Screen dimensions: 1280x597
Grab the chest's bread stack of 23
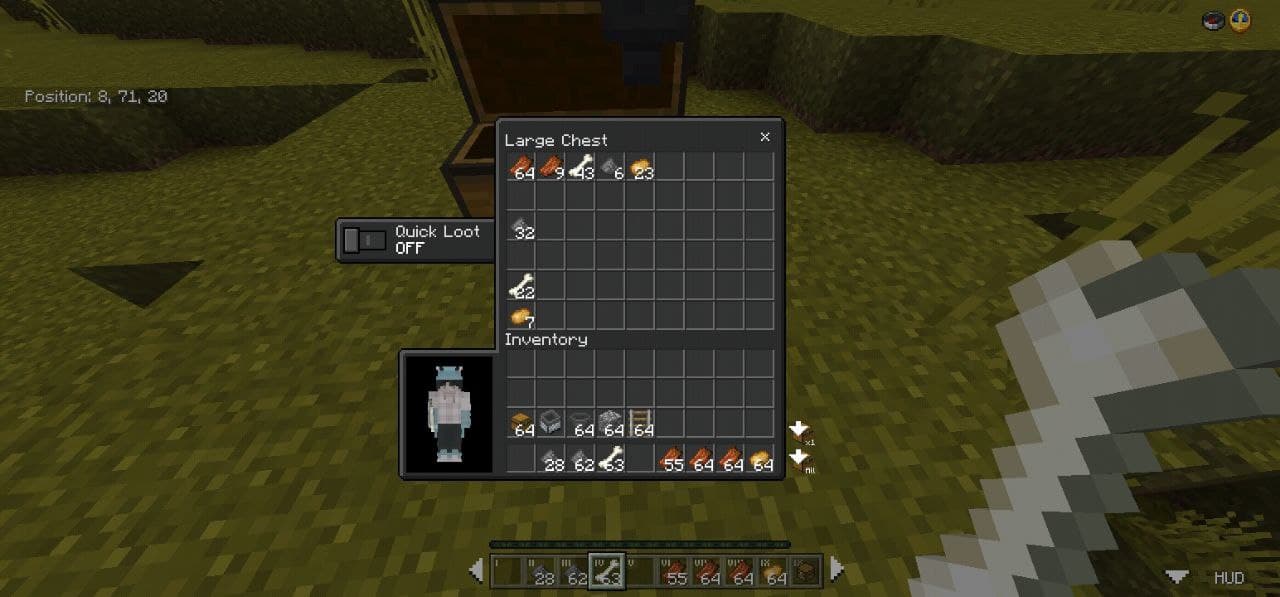[641, 167]
